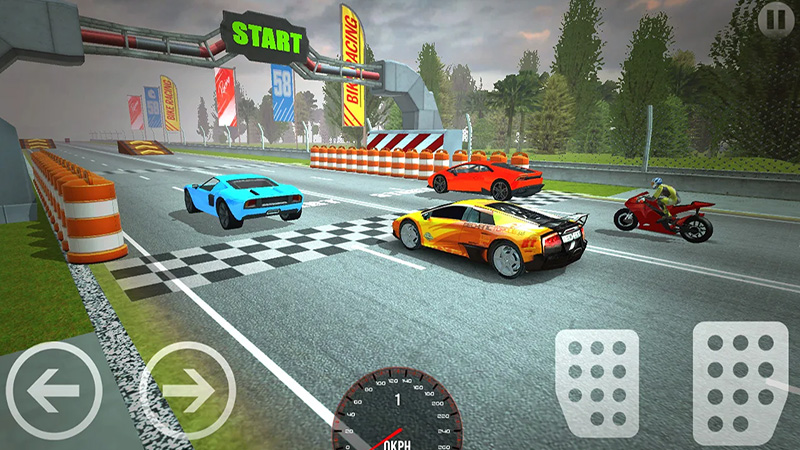This screenshot has width=800, height=450.
Task: Hit the accelerator gas pedal
Action: [740, 383]
